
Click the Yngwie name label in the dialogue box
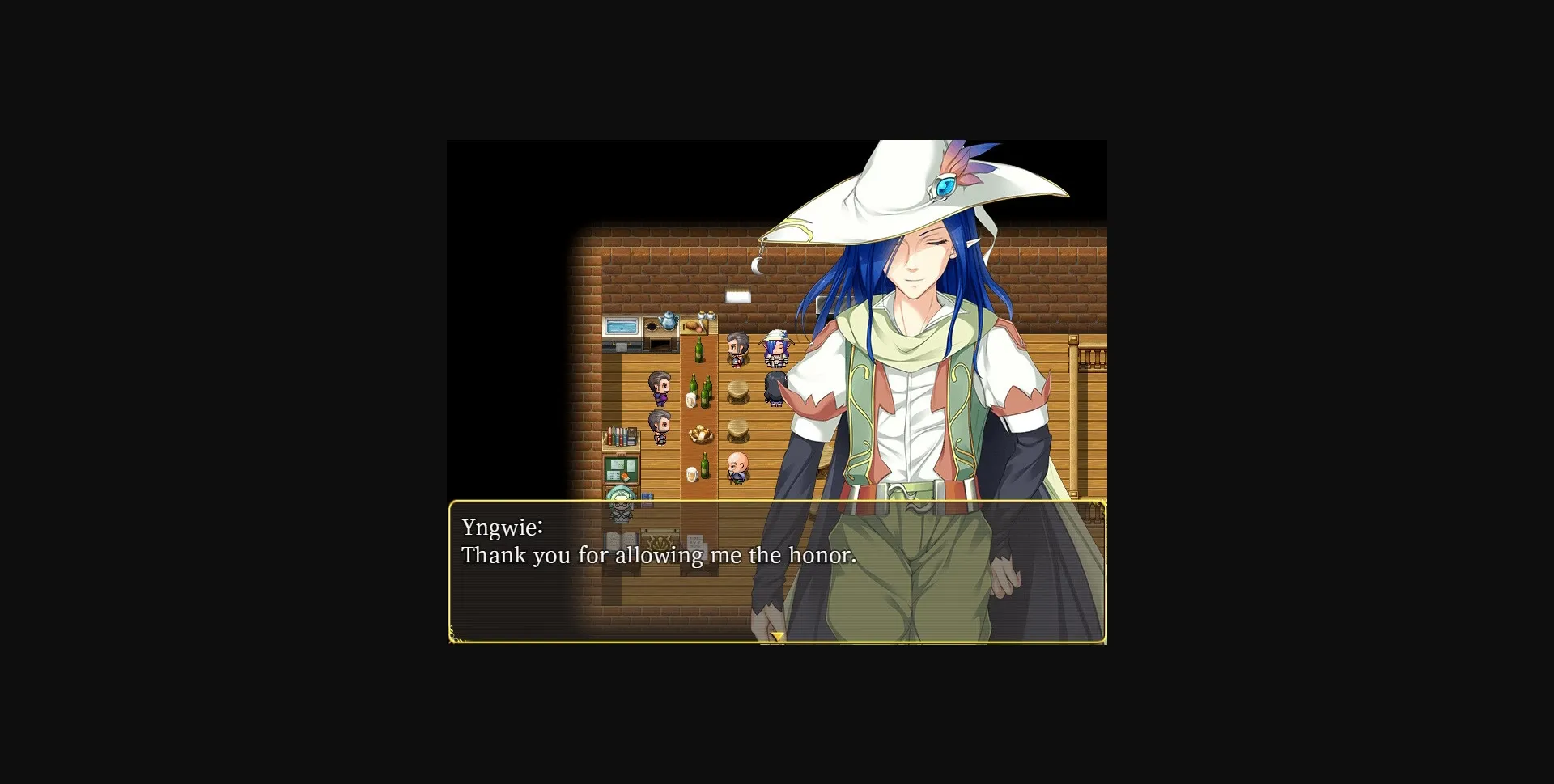click(502, 527)
